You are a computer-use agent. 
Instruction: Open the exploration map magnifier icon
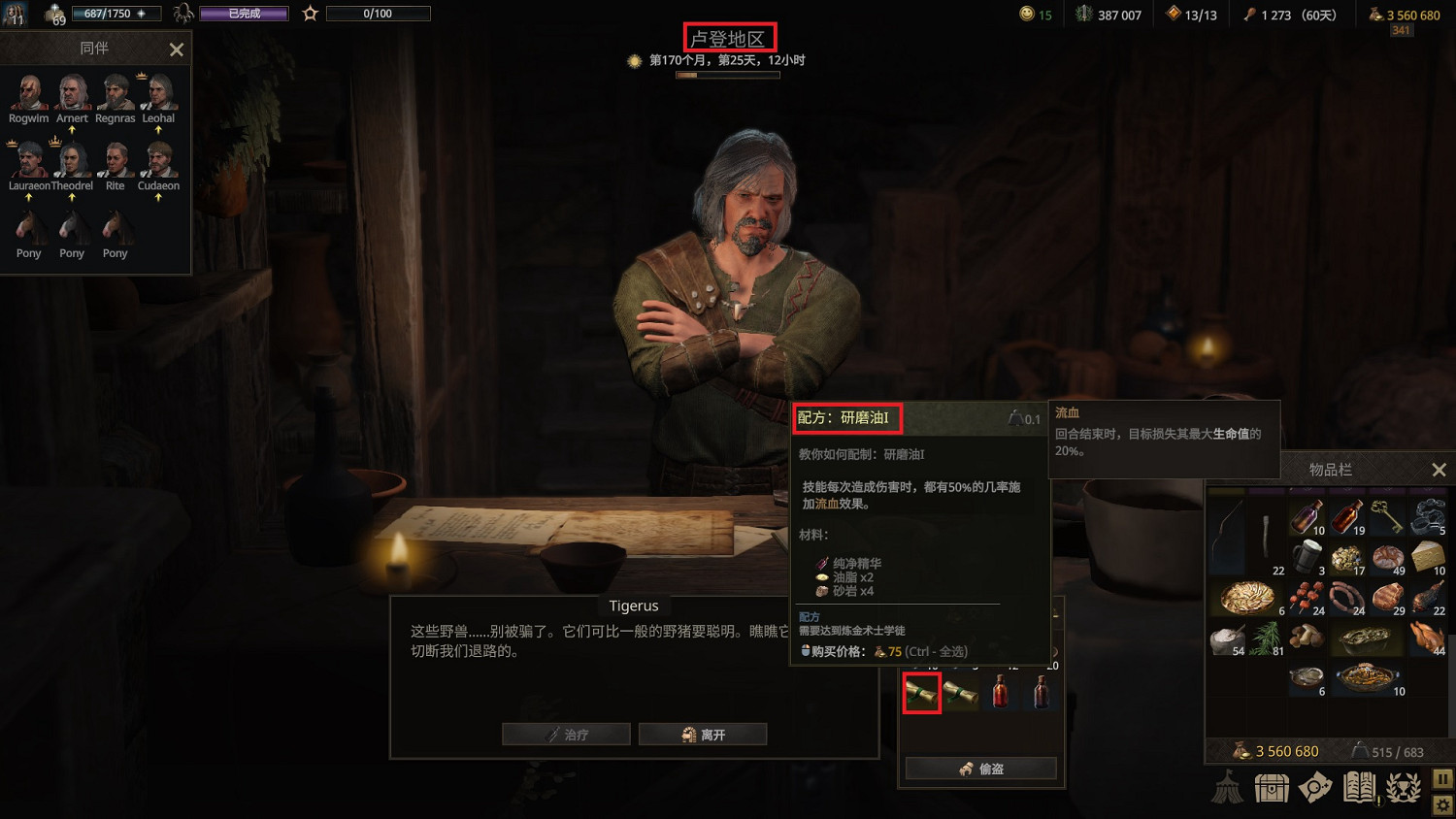point(1315,788)
